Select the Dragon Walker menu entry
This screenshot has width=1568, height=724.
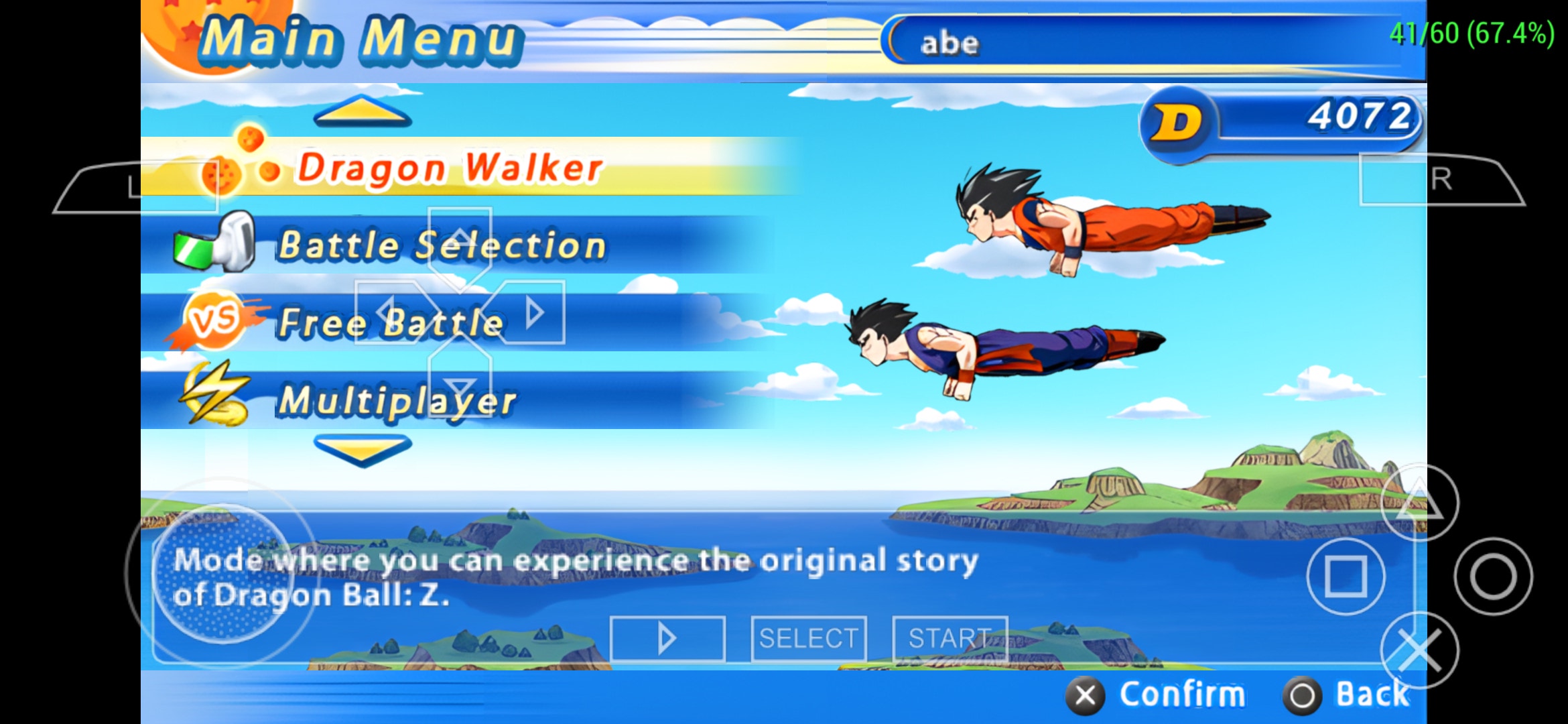(x=449, y=168)
